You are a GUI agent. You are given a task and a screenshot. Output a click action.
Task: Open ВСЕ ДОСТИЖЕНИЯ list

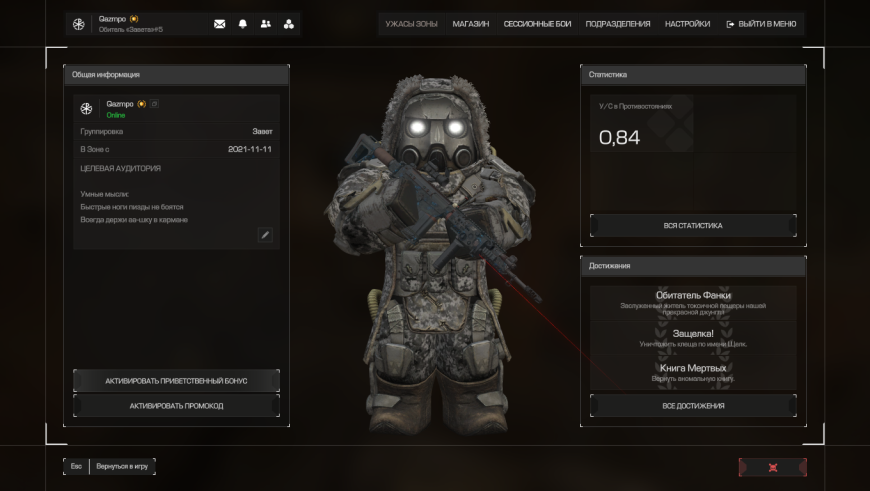pos(693,406)
